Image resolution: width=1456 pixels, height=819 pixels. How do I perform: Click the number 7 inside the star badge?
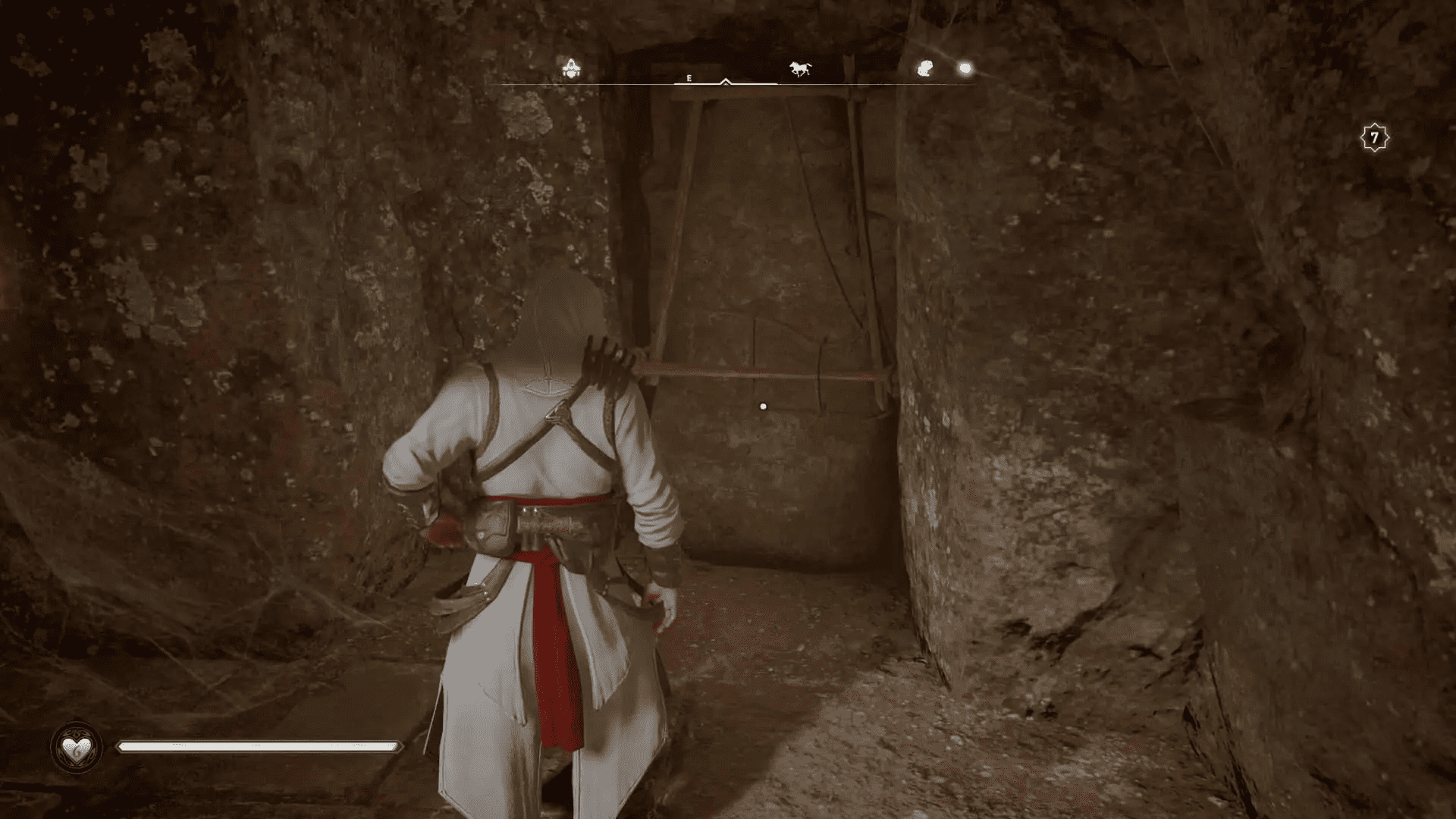pos(1375,136)
